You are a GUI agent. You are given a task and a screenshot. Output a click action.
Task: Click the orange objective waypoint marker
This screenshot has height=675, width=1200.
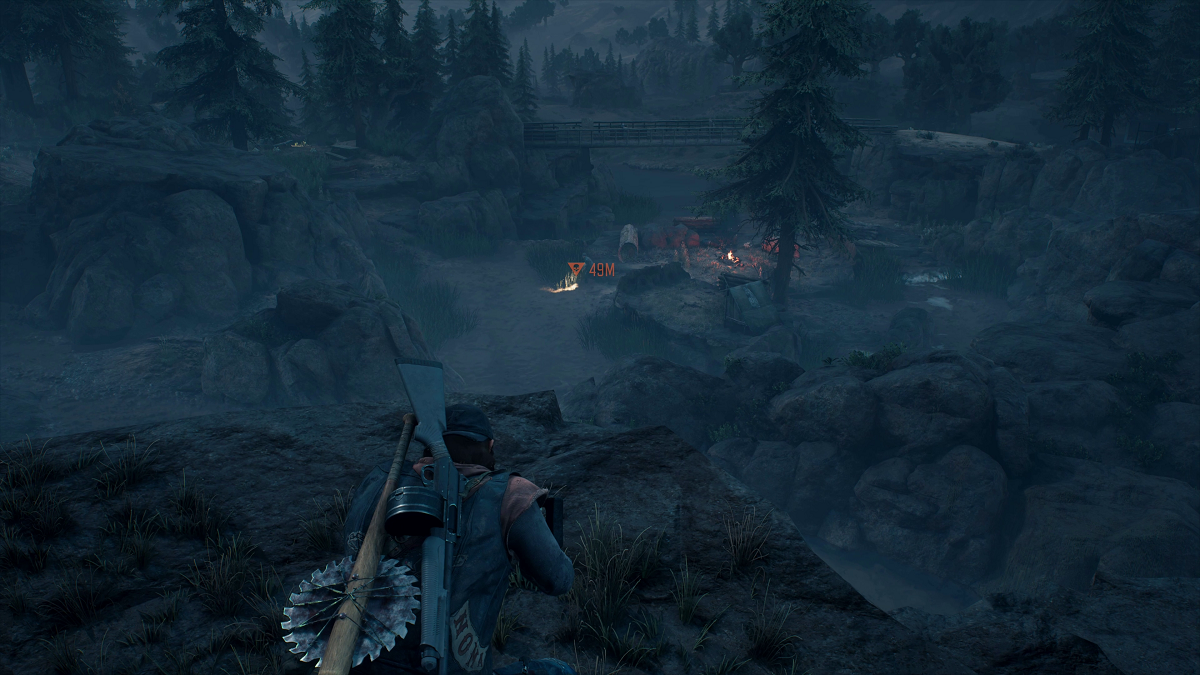[575, 269]
